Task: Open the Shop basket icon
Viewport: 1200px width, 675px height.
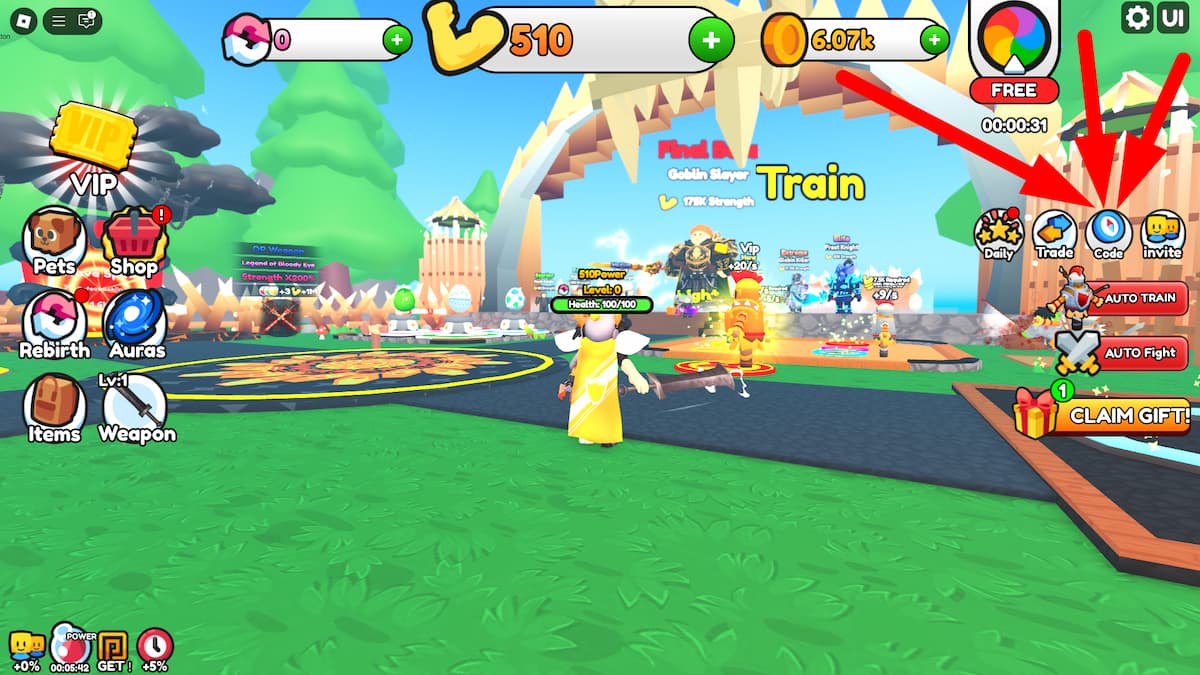Action: tap(133, 240)
